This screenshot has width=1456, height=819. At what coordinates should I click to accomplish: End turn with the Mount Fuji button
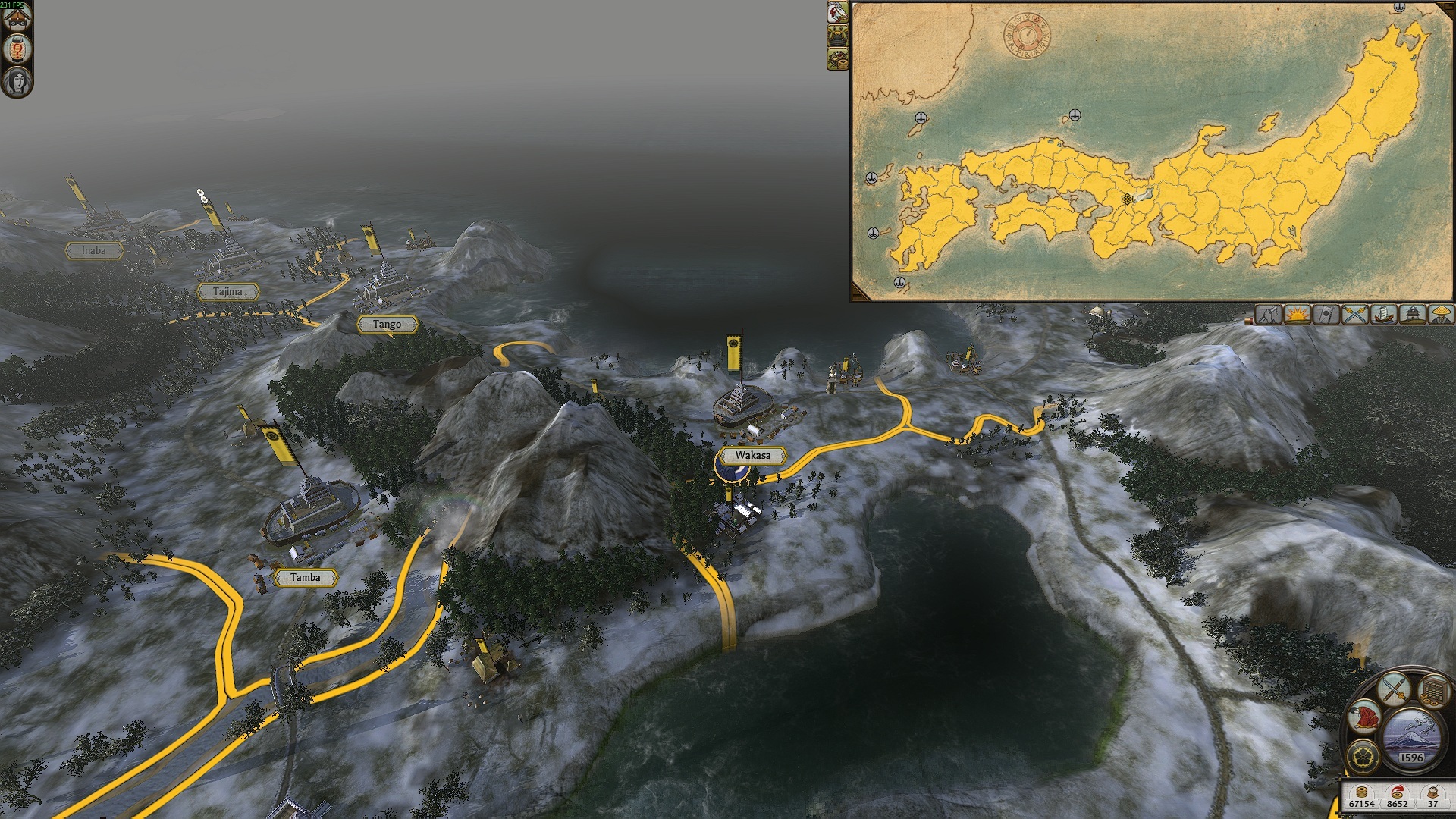[x=1410, y=737]
